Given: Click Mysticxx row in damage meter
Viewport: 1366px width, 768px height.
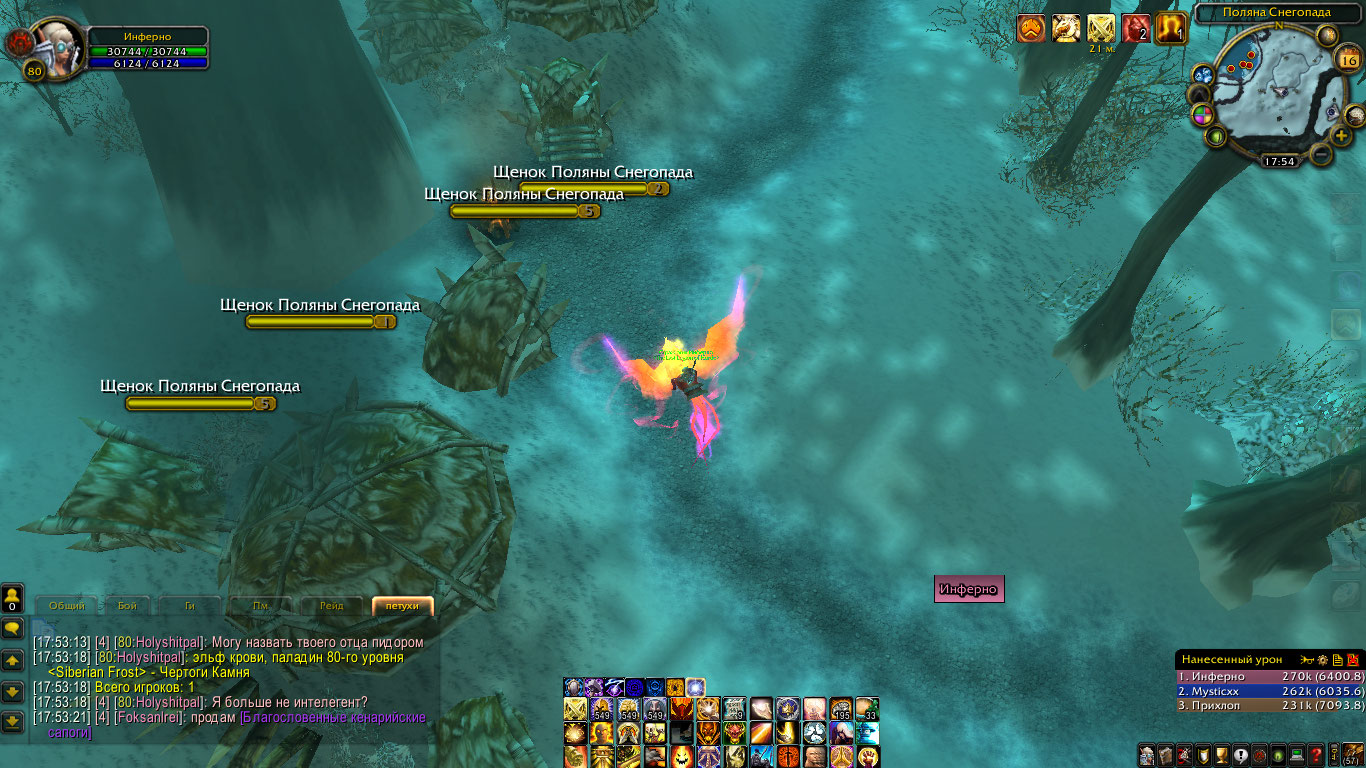Looking at the screenshot, I should pyautogui.click(x=1269, y=691).
